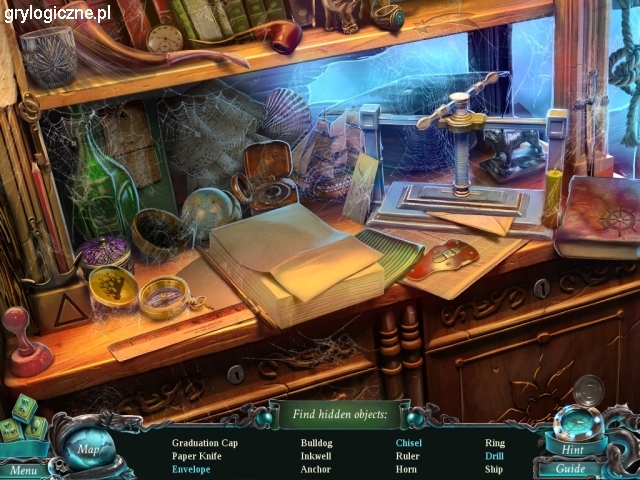Open the Map orb
The width and height of the screenshot is (640, 480).
88,448
